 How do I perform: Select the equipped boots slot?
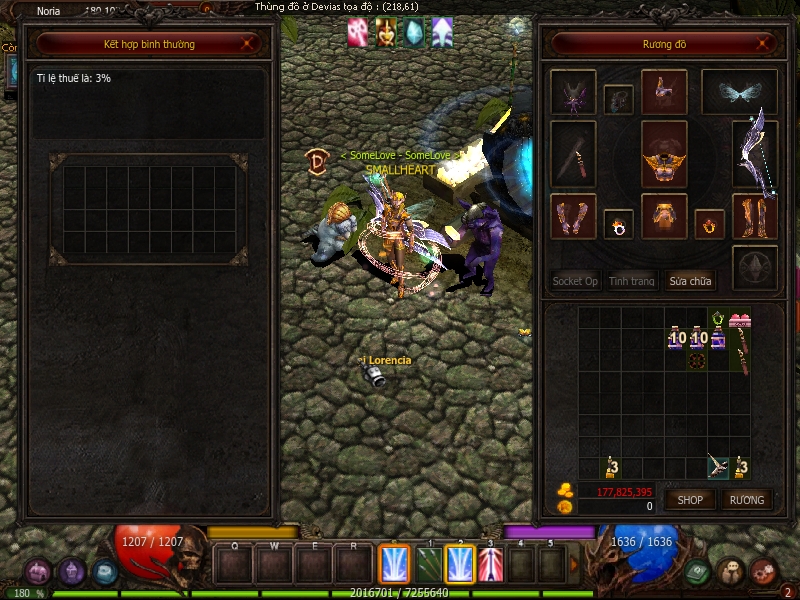pos(754,217)
